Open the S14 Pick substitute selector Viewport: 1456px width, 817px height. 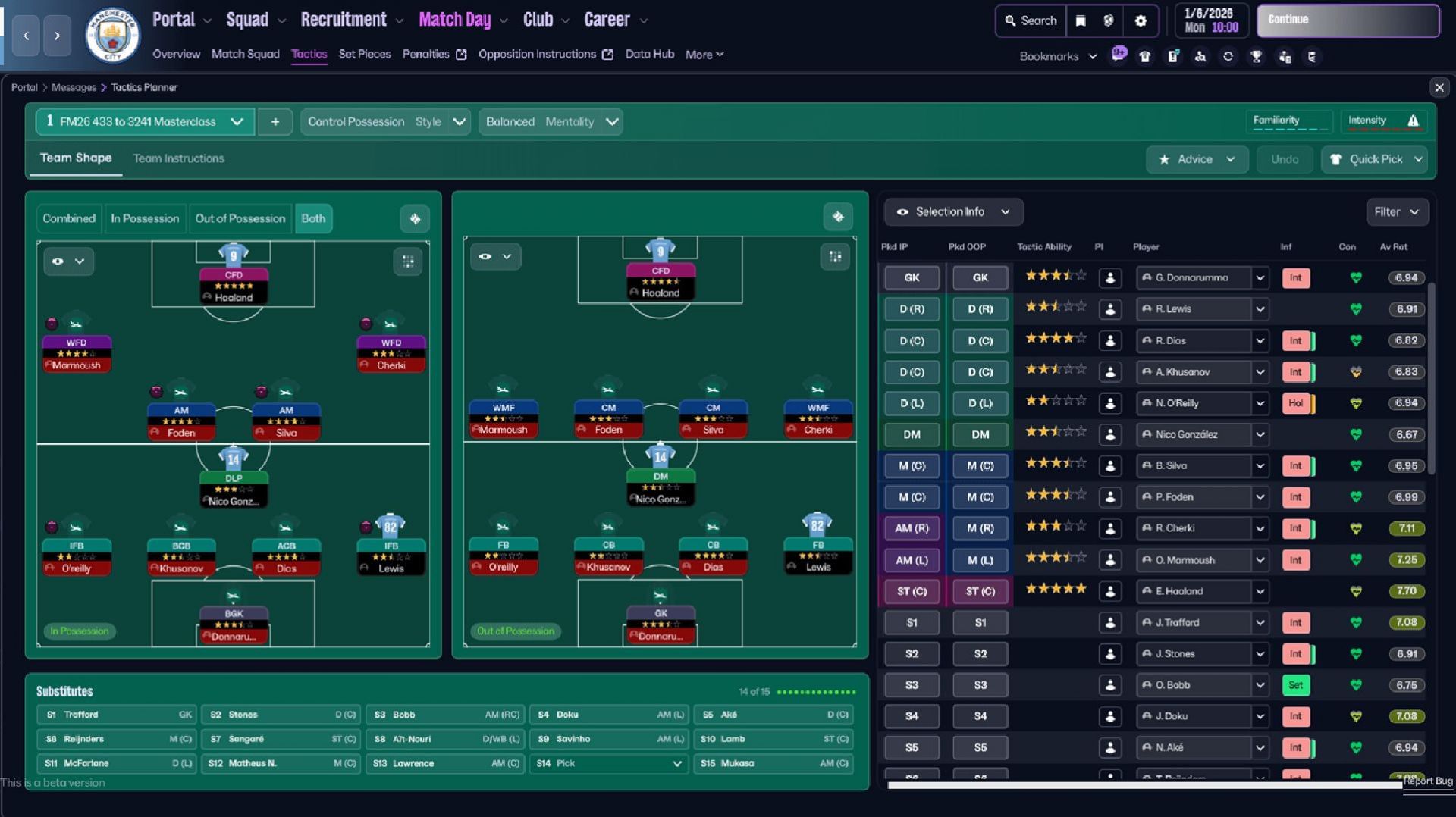click(x=609, y=764)
